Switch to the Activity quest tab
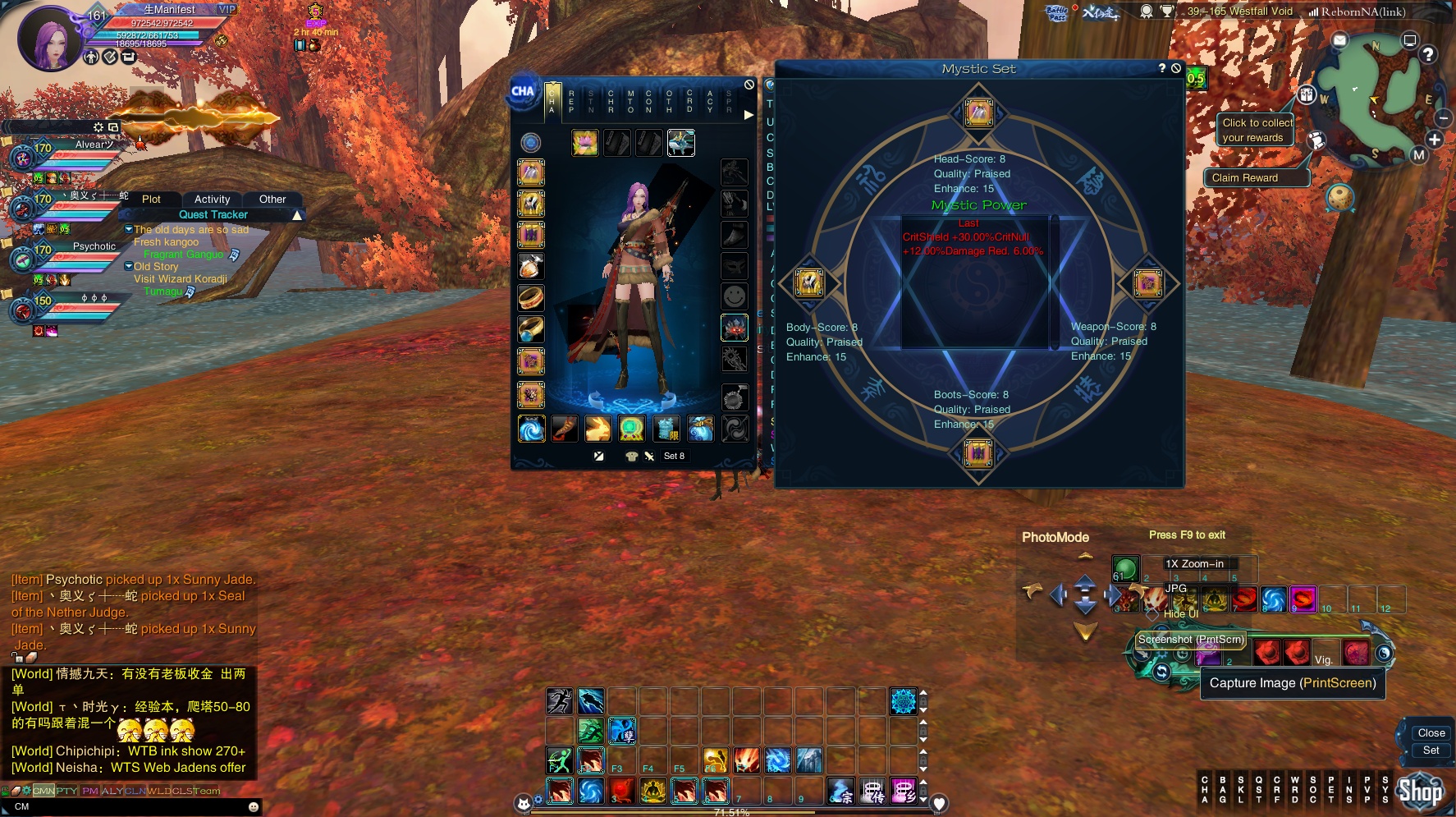This screenshot has width=1456, height=817. pyautogui.click(x=212, y=200)
